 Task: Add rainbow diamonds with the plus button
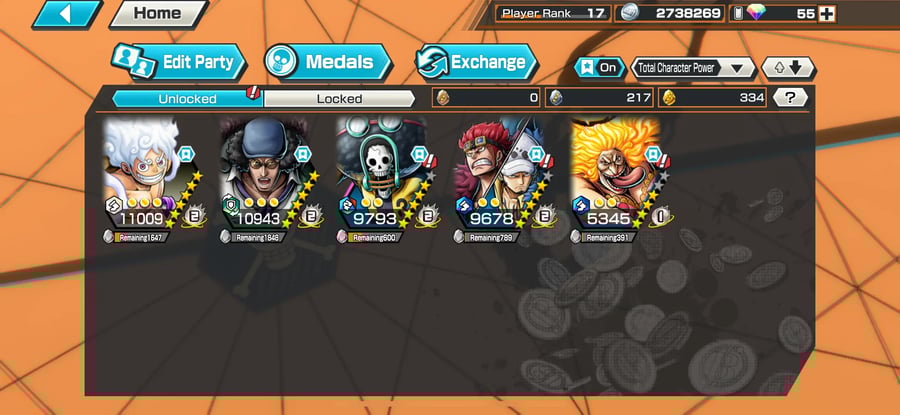826,14
